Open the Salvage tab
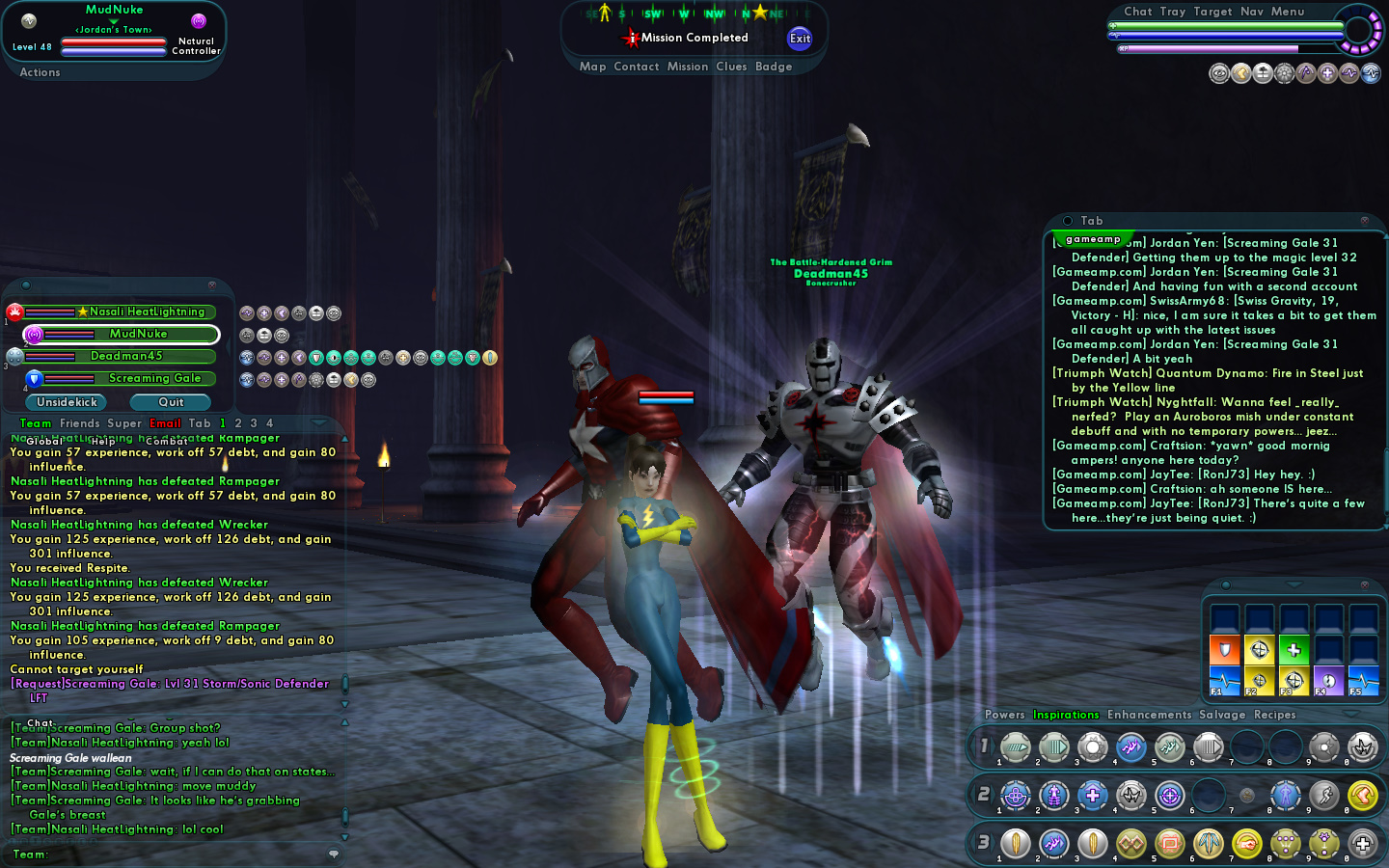Screen dimensions: 1389x868 pos(1222,715)
